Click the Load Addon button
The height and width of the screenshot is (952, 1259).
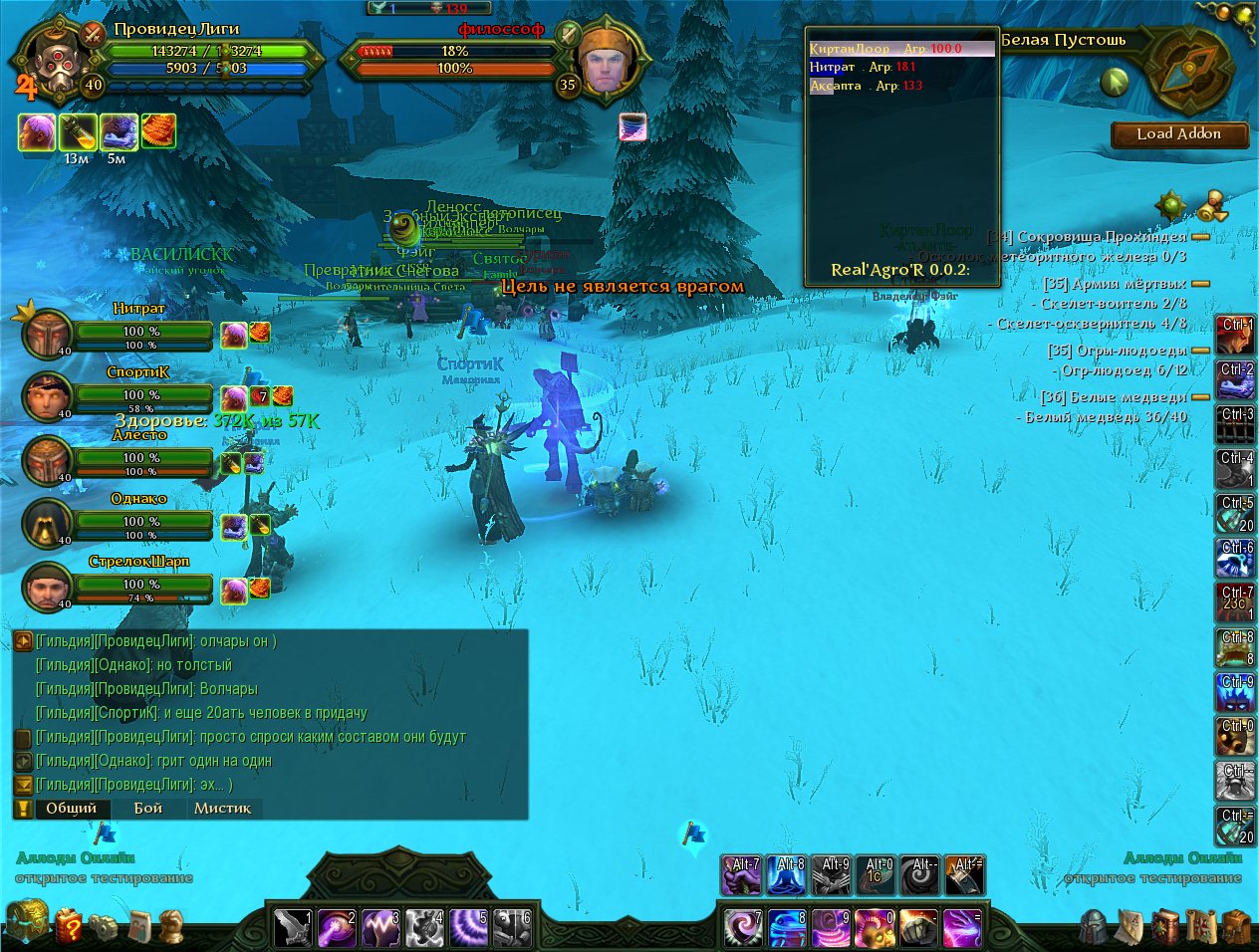1178,134
